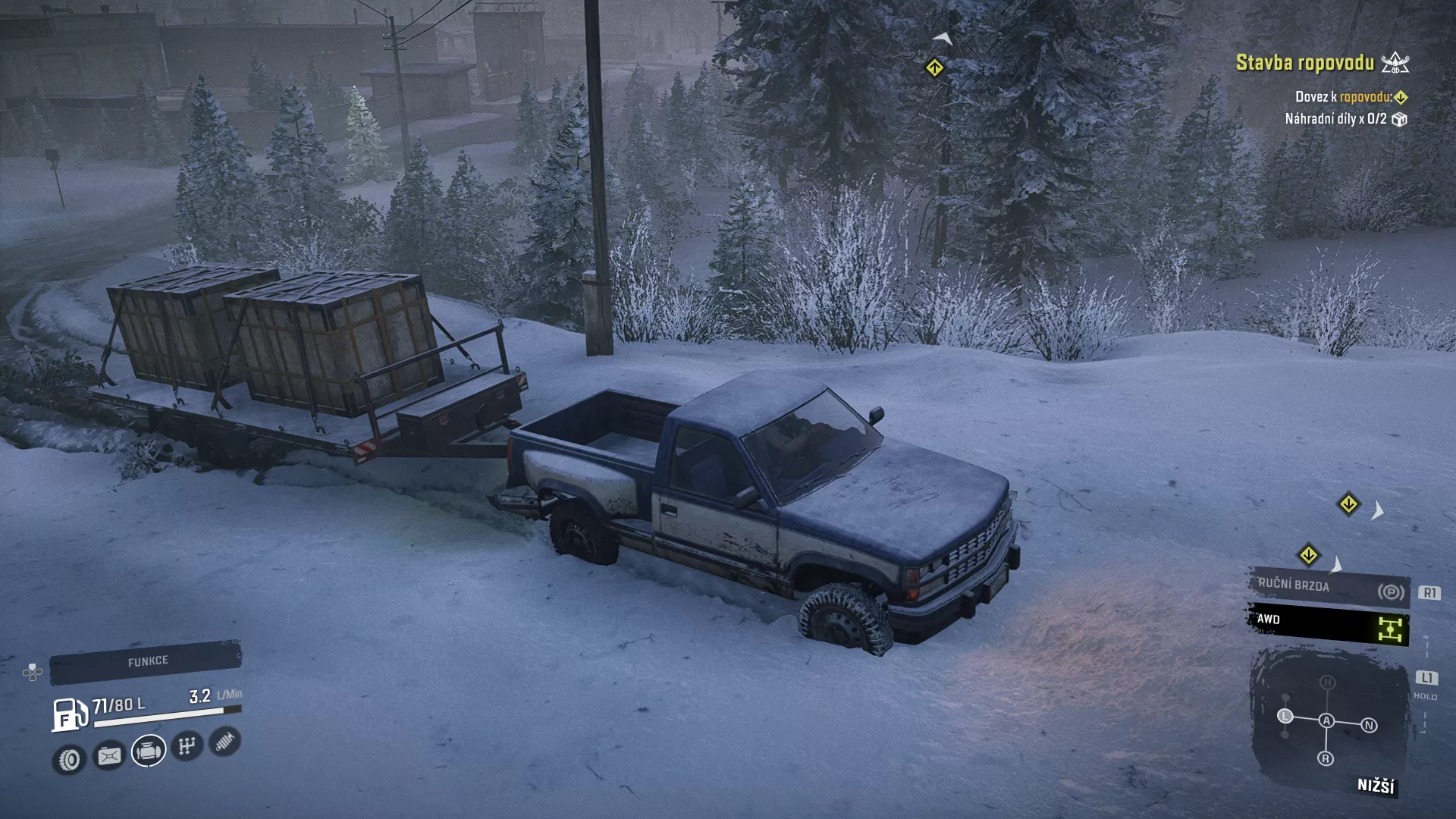Toggle the Ruční brzda handbrake
Viewport: 1456px width, 819px height.
tap(1329, 588)
